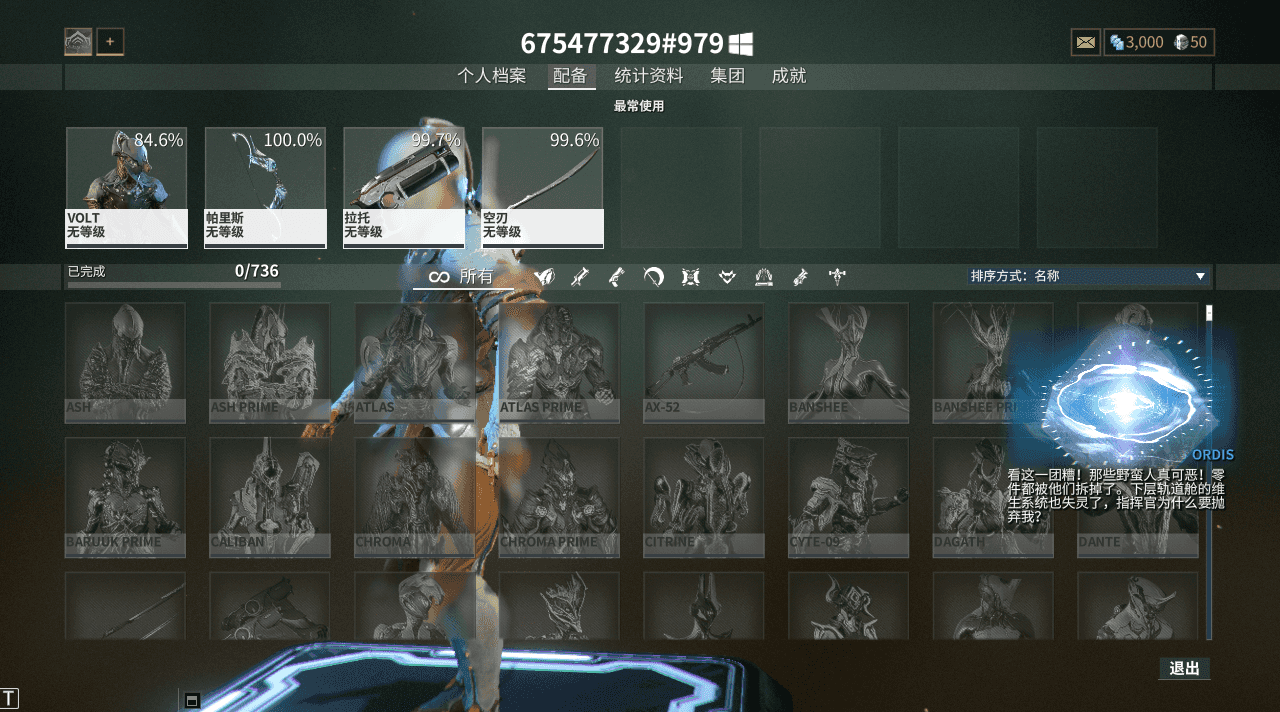Pick the Caliban warframe entry
Viewport: 1280px width, 712px height.
269,496
